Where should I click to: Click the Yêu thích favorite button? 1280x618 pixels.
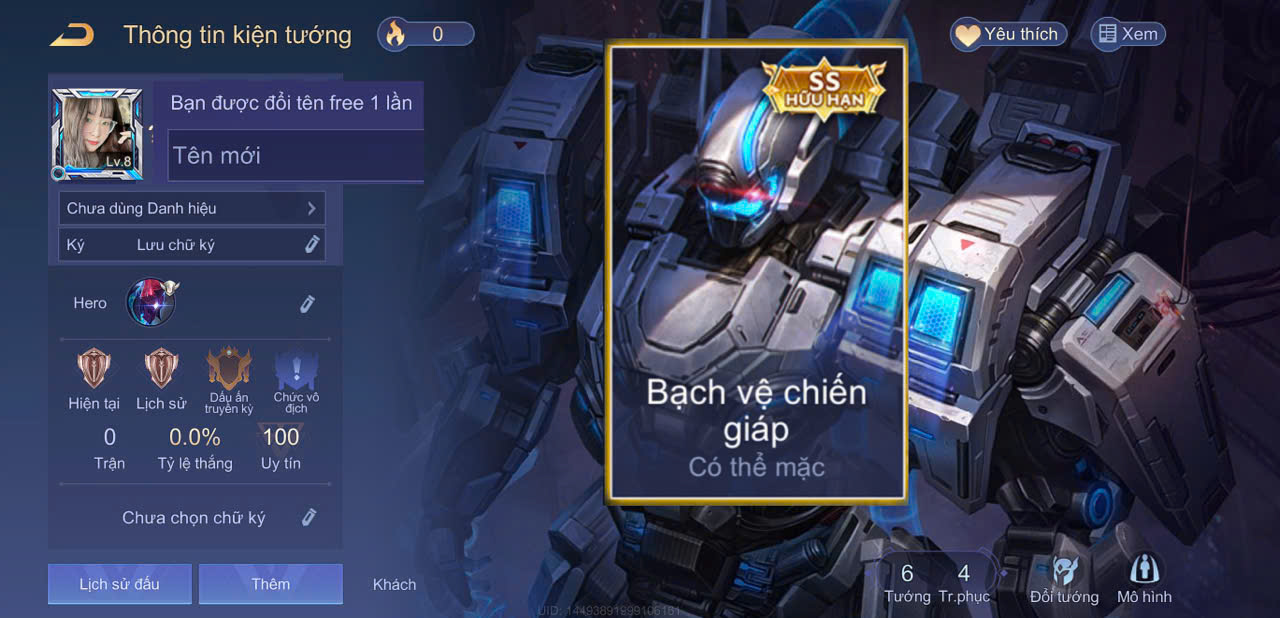[x=1008, y=34]
